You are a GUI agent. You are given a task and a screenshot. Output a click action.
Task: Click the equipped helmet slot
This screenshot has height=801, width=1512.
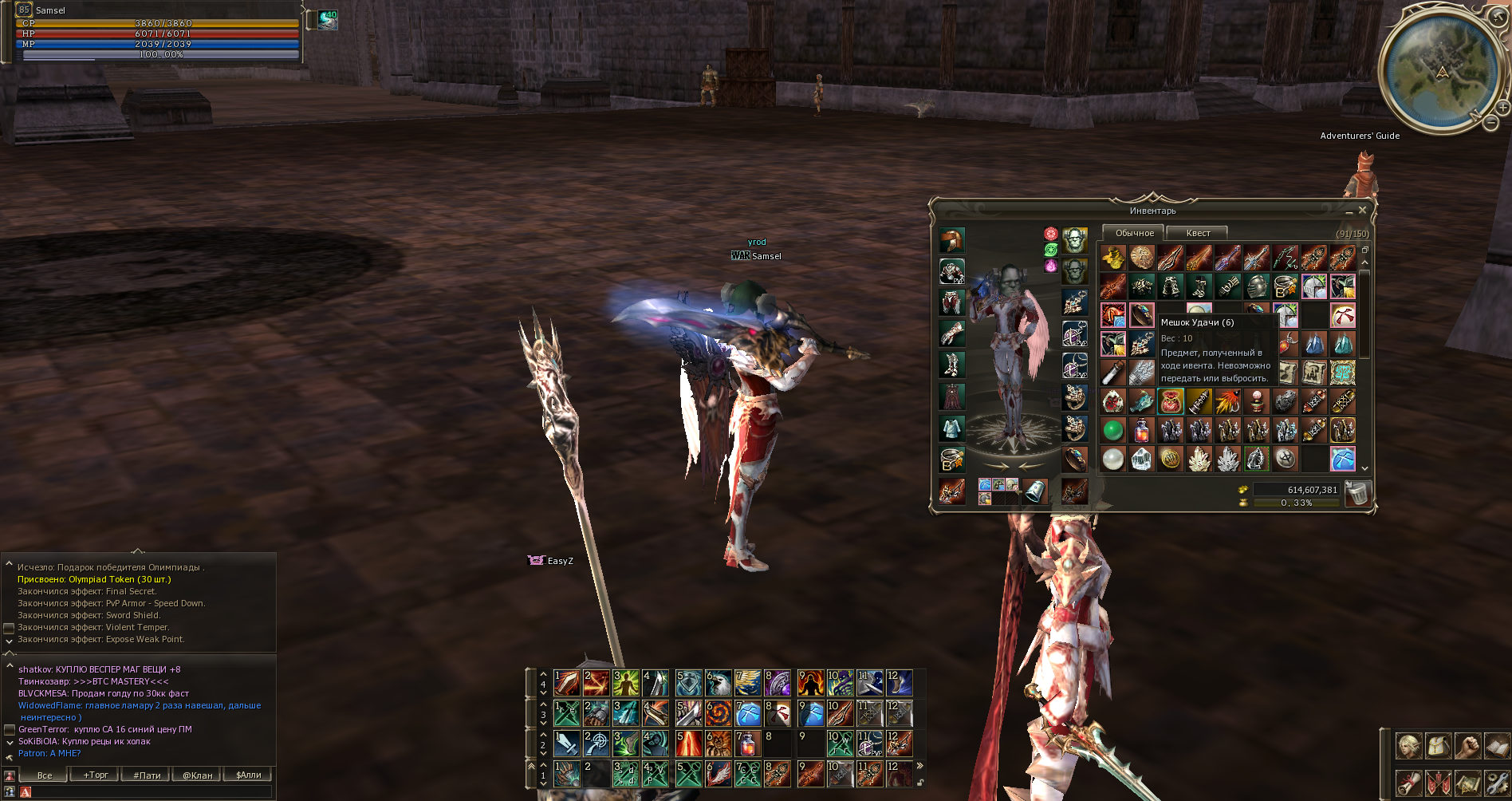[x=951, y=239]
